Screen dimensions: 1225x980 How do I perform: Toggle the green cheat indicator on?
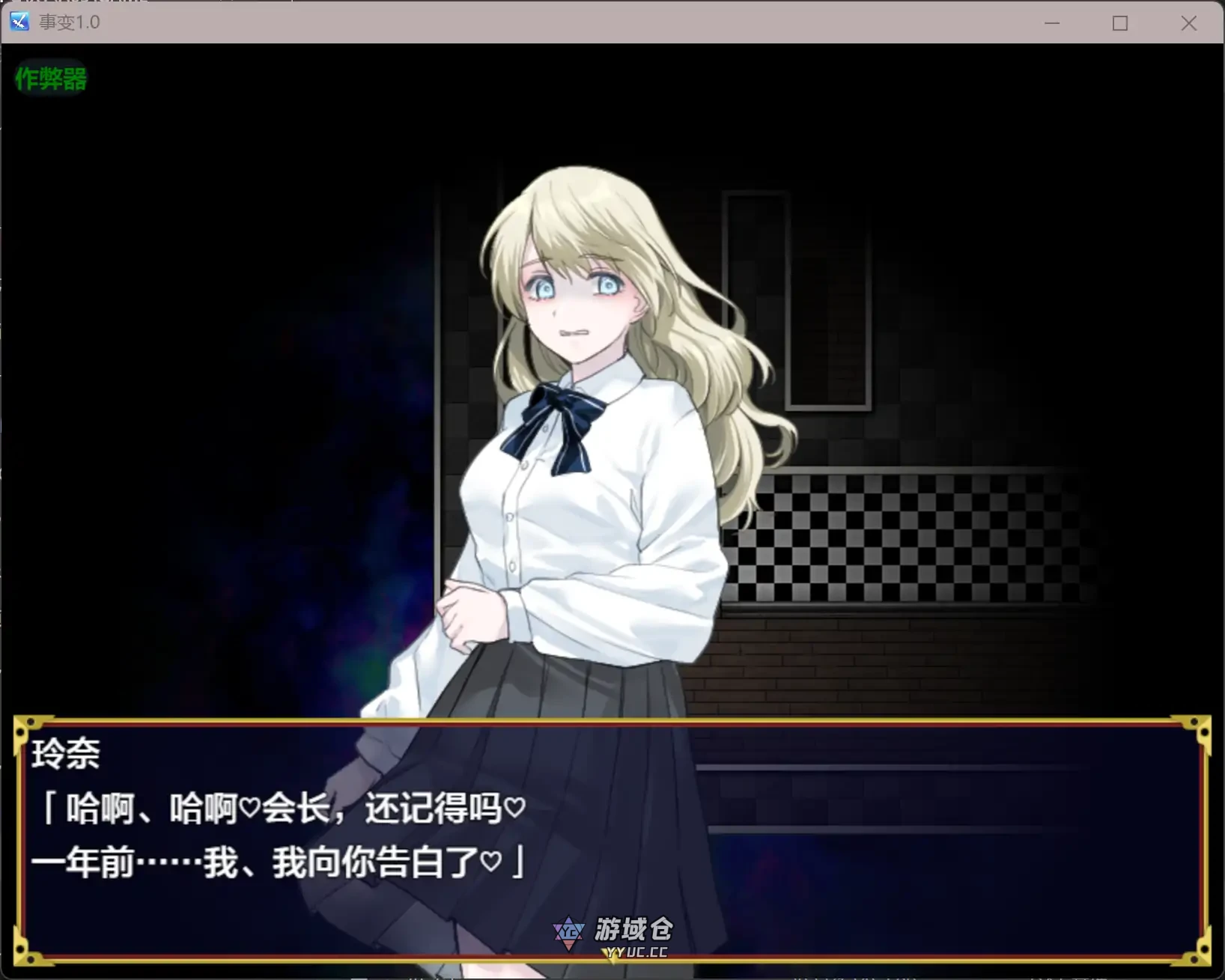[49, 78]
